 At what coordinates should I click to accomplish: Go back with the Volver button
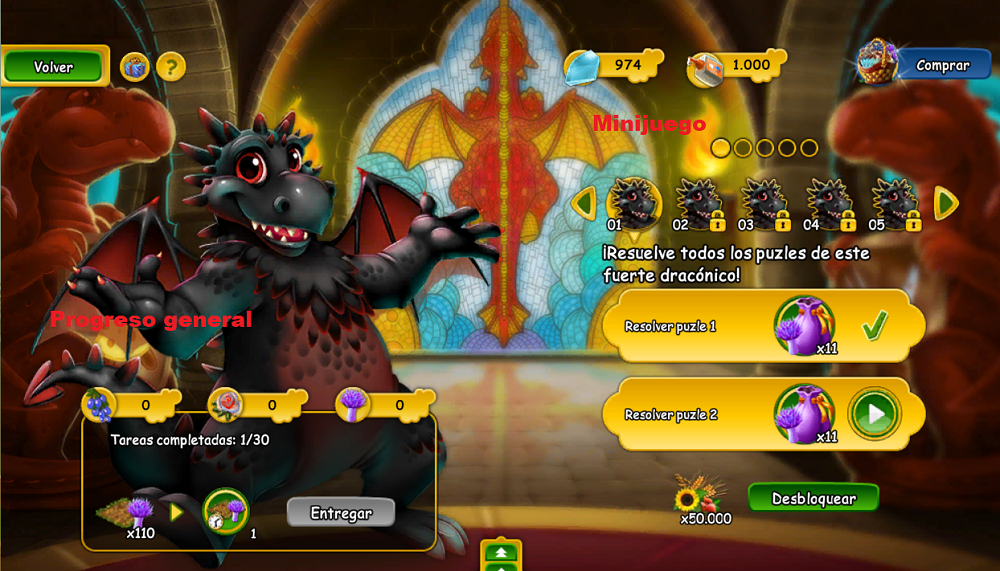coord(54,67)
